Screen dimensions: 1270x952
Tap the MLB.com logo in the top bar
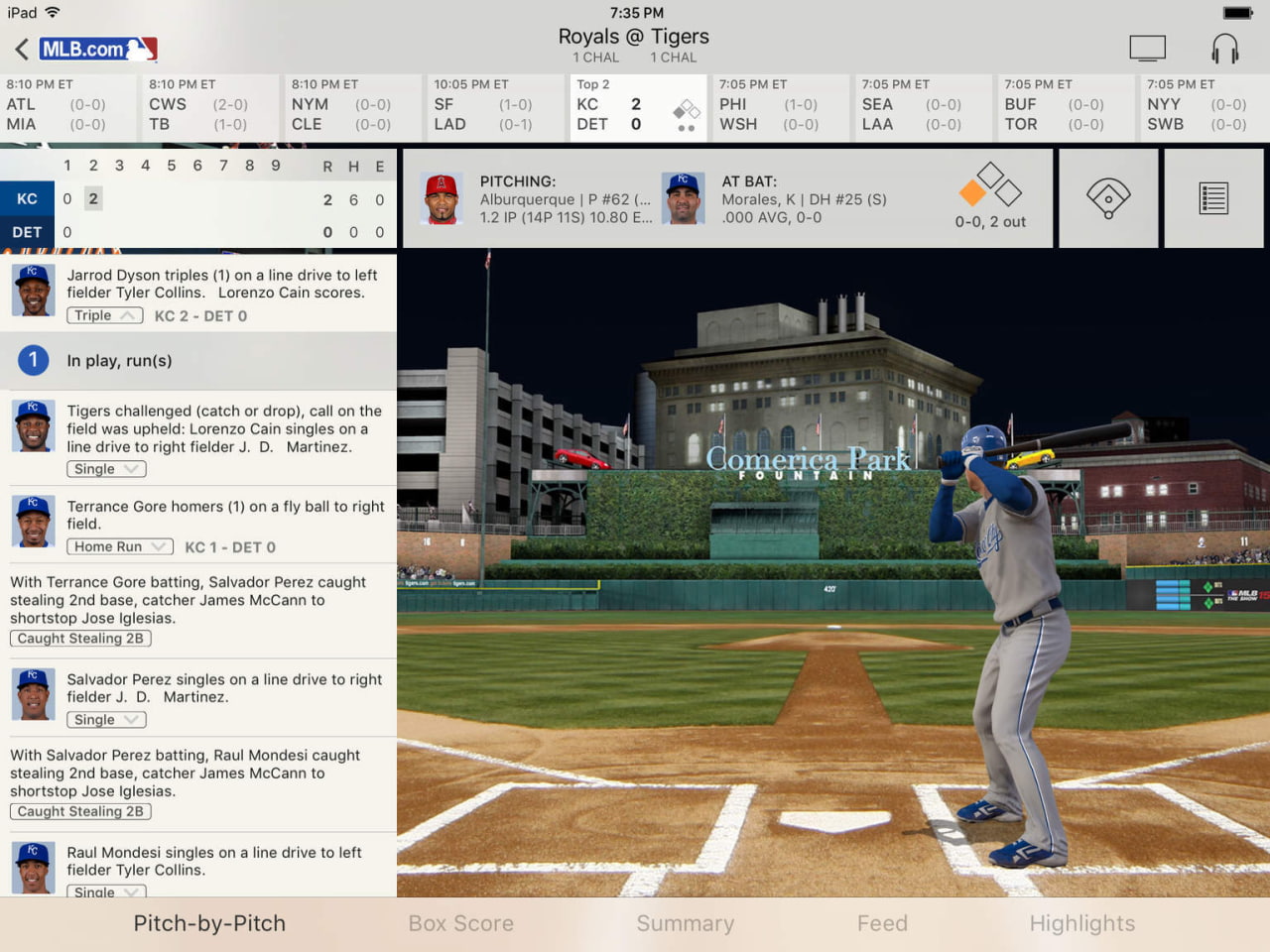(x=97, y=48)
